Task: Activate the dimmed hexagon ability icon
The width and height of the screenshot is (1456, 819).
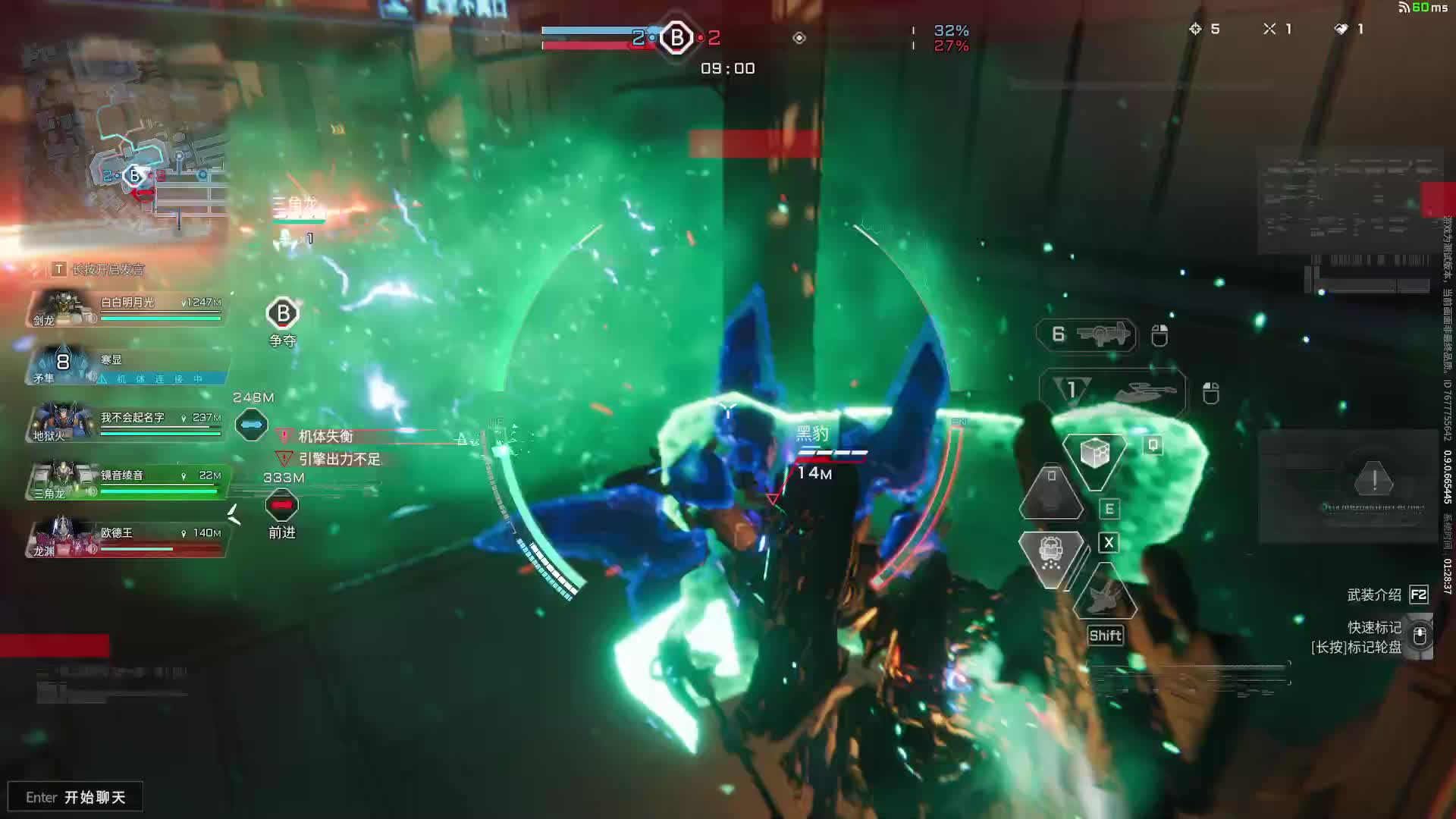Action: [x=1051, y=494]
